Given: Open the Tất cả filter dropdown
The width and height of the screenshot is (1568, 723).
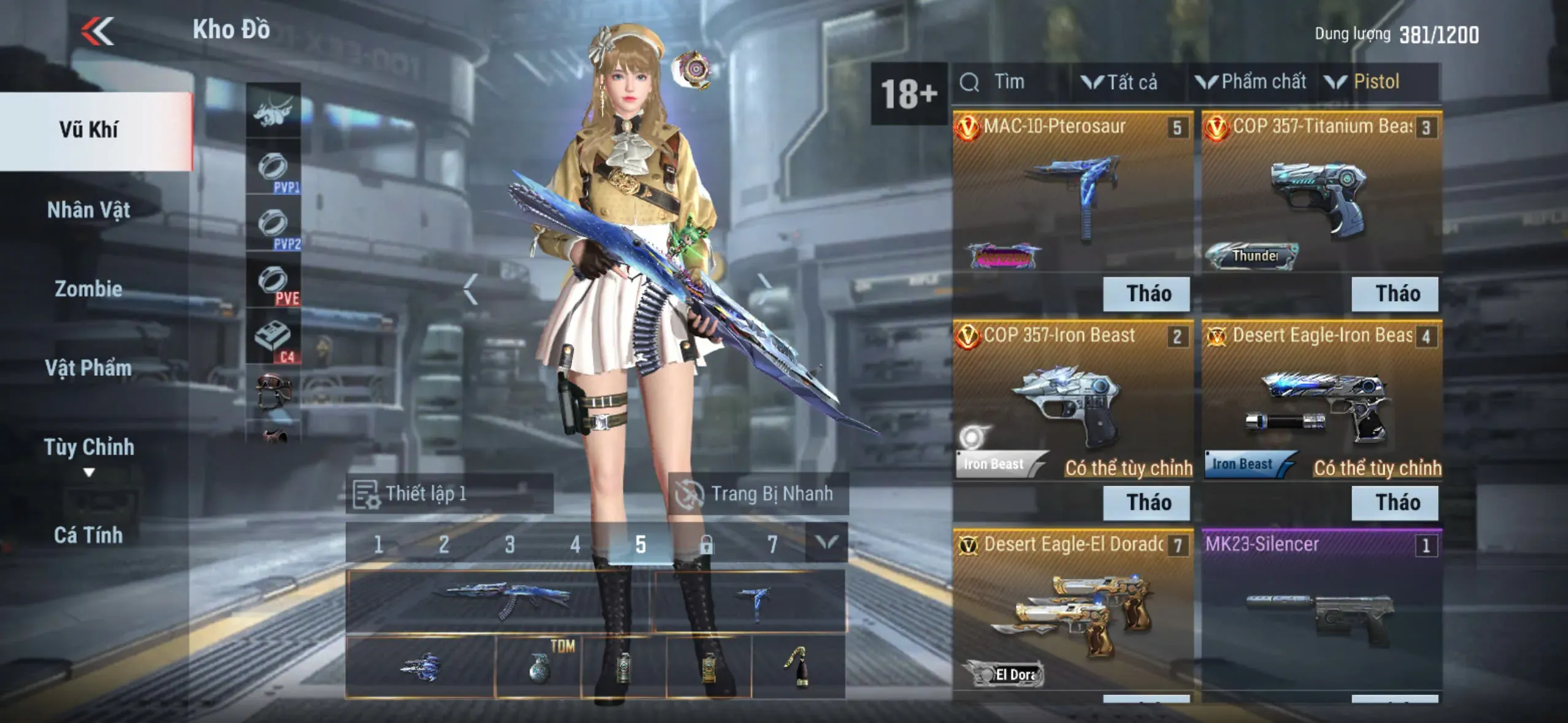Looking at the screenshot, I should pyautogui.click(x=1120, y=82).
